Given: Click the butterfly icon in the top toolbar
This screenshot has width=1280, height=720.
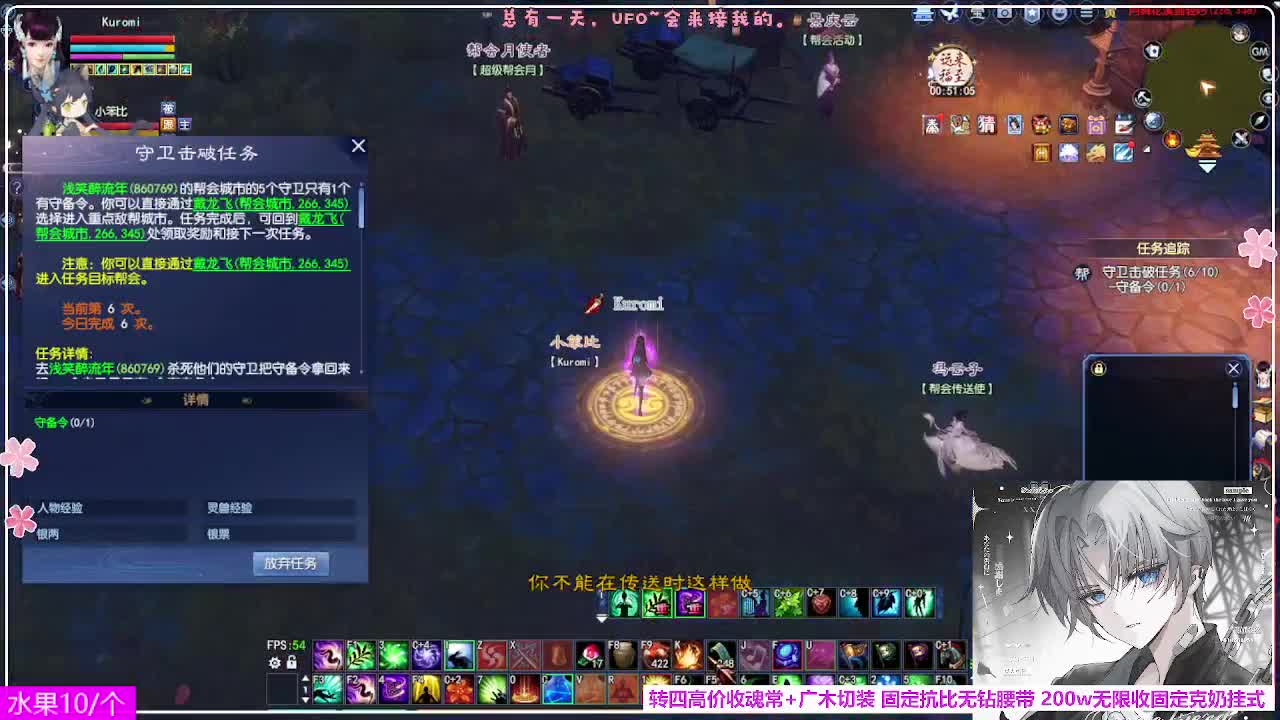Looking at the screenshot, I should 949,13.
